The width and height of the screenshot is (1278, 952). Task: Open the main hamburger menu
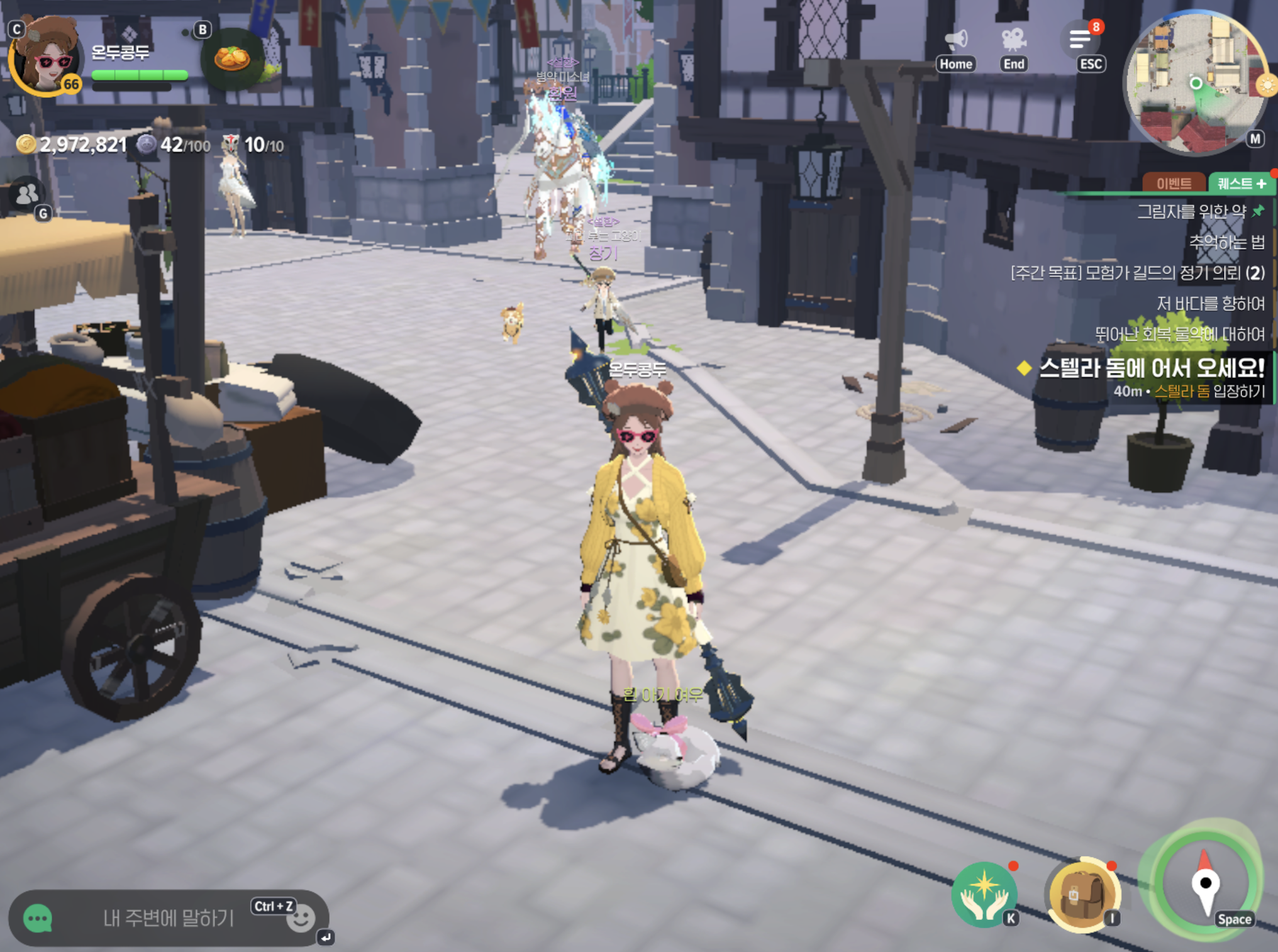tap(1081, 41)
